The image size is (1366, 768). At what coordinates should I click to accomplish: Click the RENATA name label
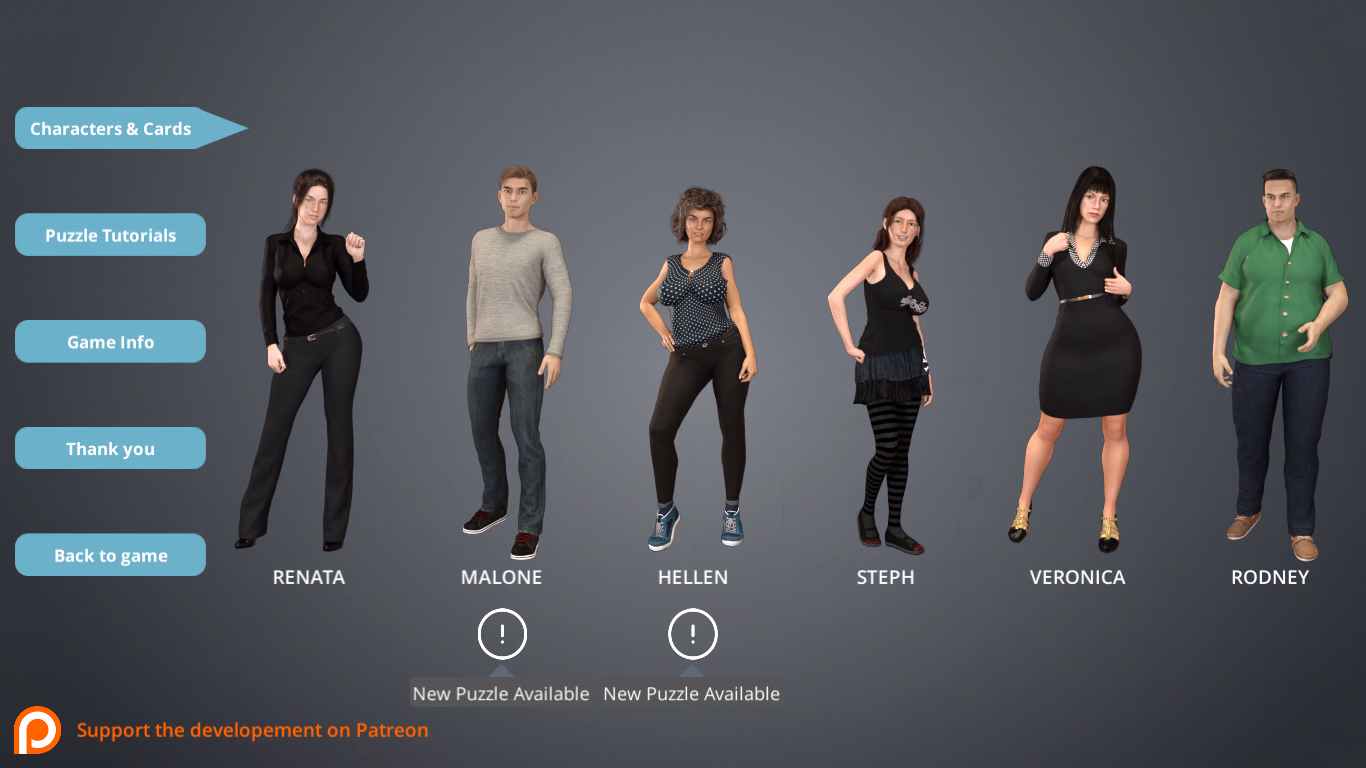[308, 577]
